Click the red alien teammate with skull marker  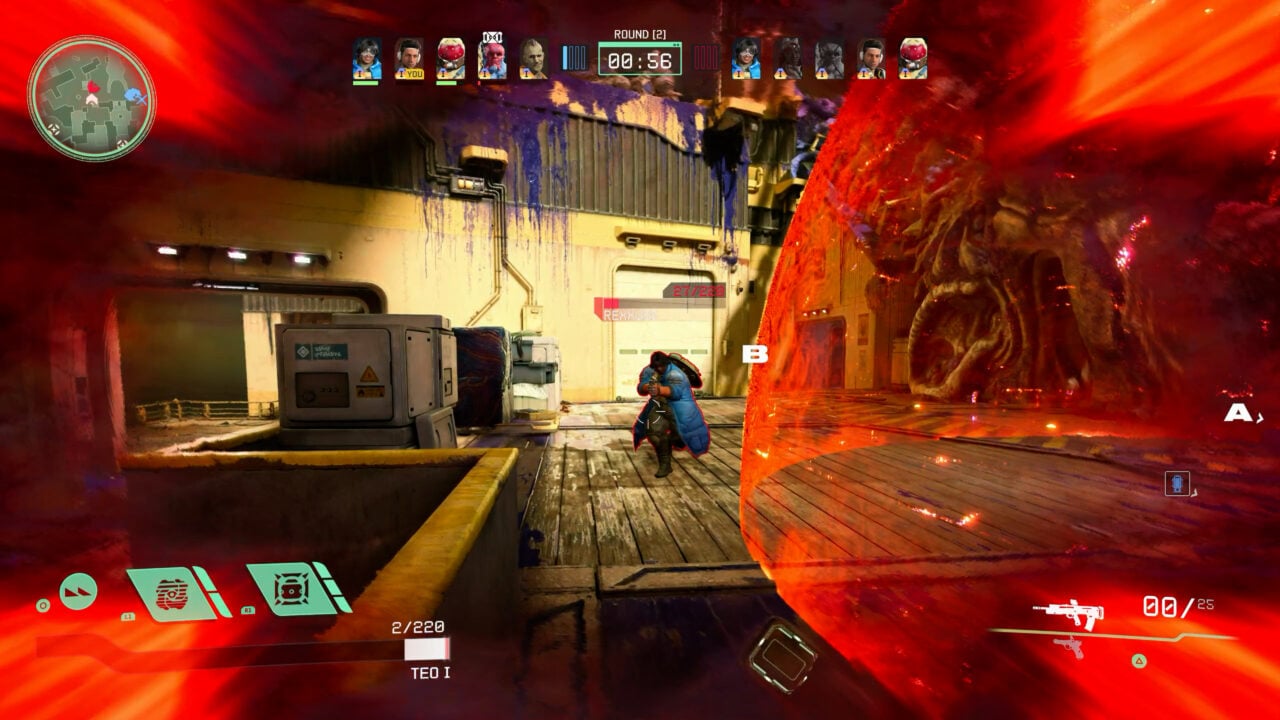coord(491,58)
